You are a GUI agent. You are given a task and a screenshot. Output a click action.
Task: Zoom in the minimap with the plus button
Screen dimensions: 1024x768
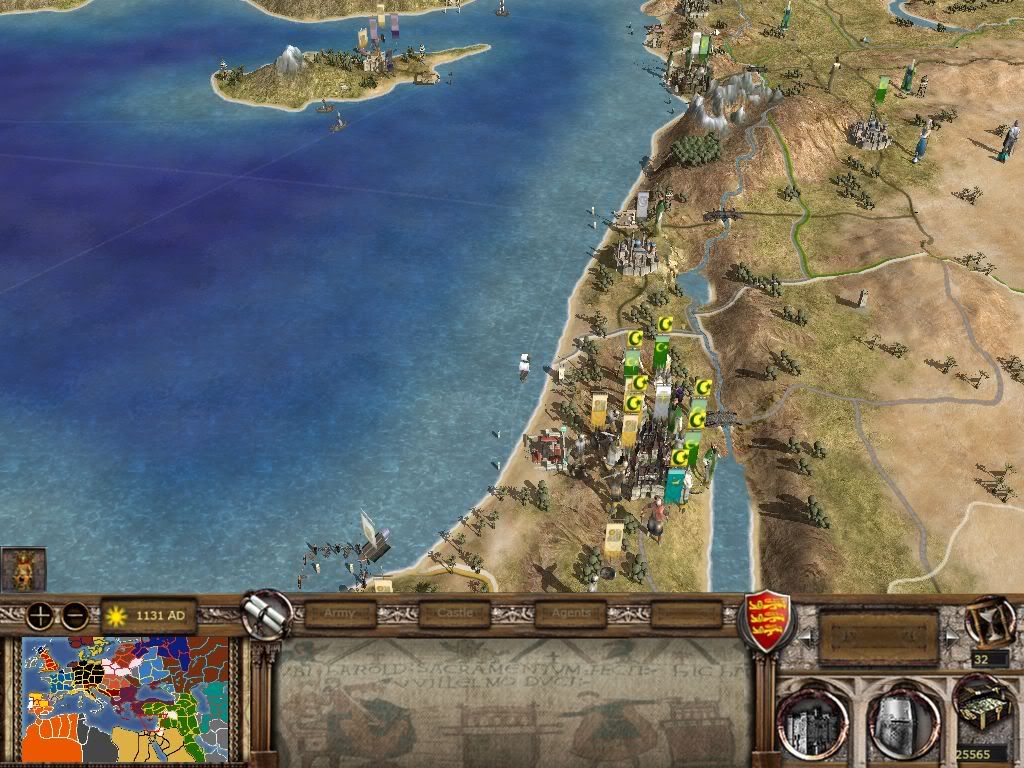41,616
